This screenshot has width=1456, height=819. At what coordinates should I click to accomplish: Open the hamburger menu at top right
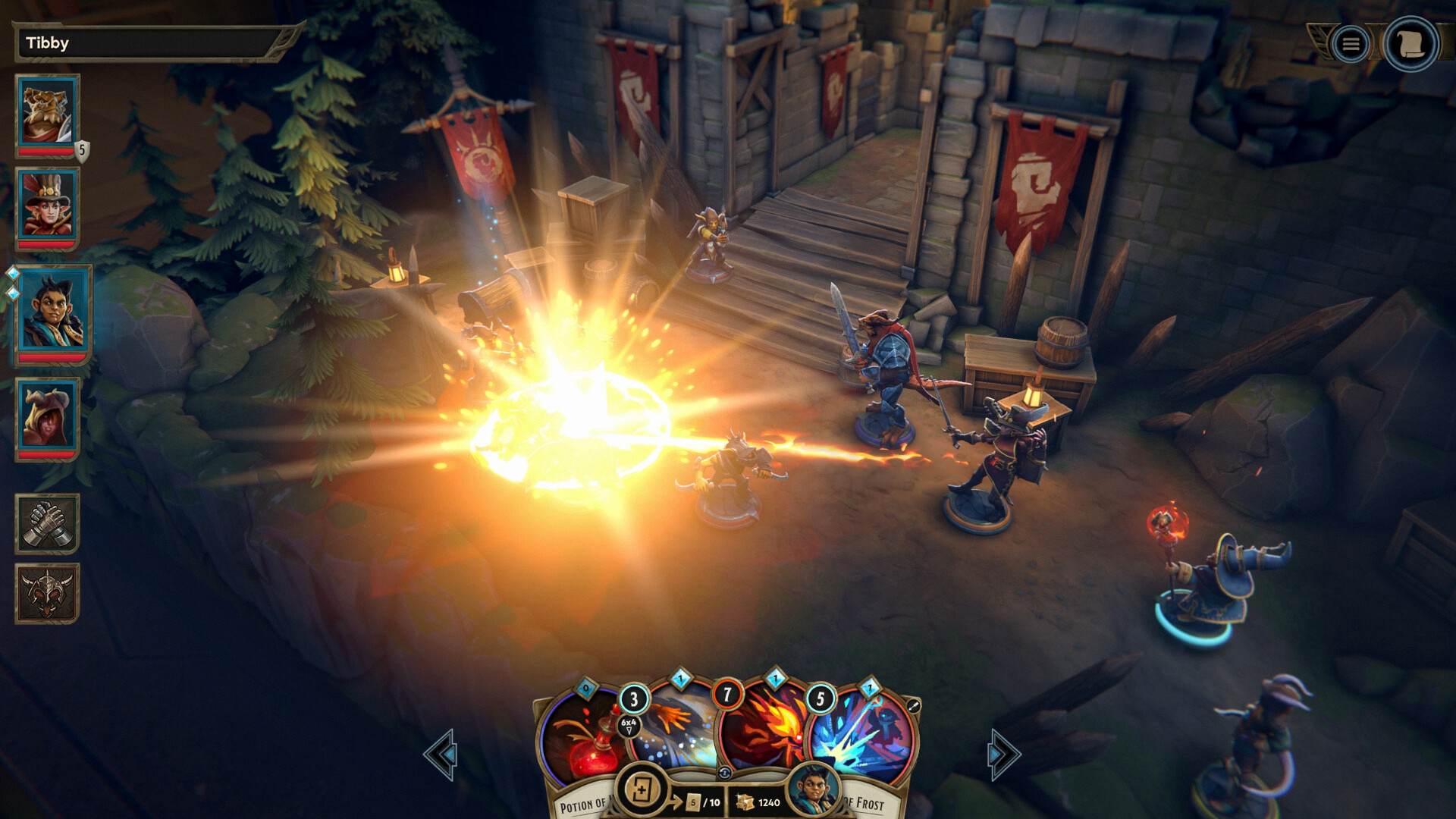pos(1351,42)
